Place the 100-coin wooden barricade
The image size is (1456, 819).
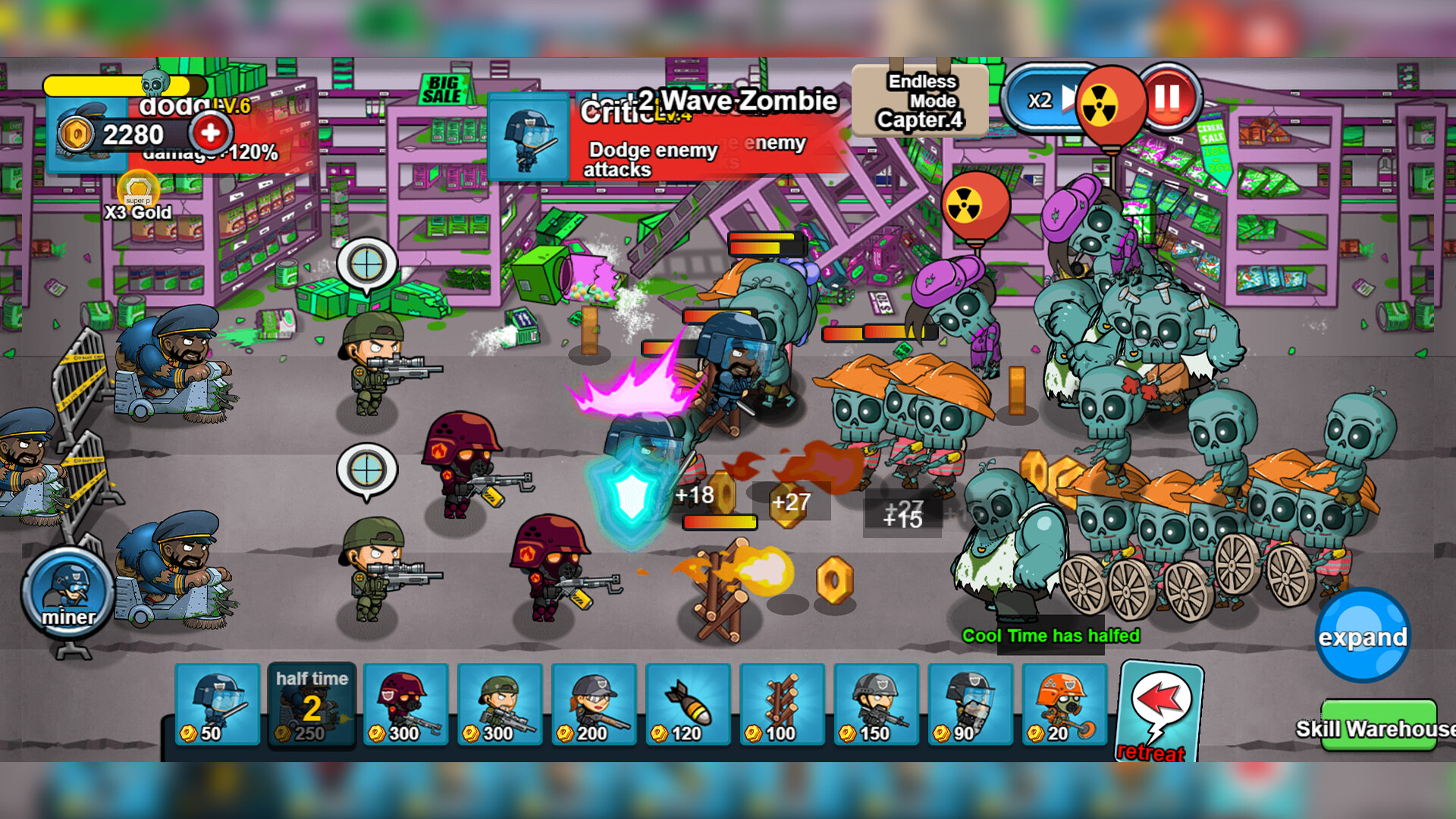[781, 705]
